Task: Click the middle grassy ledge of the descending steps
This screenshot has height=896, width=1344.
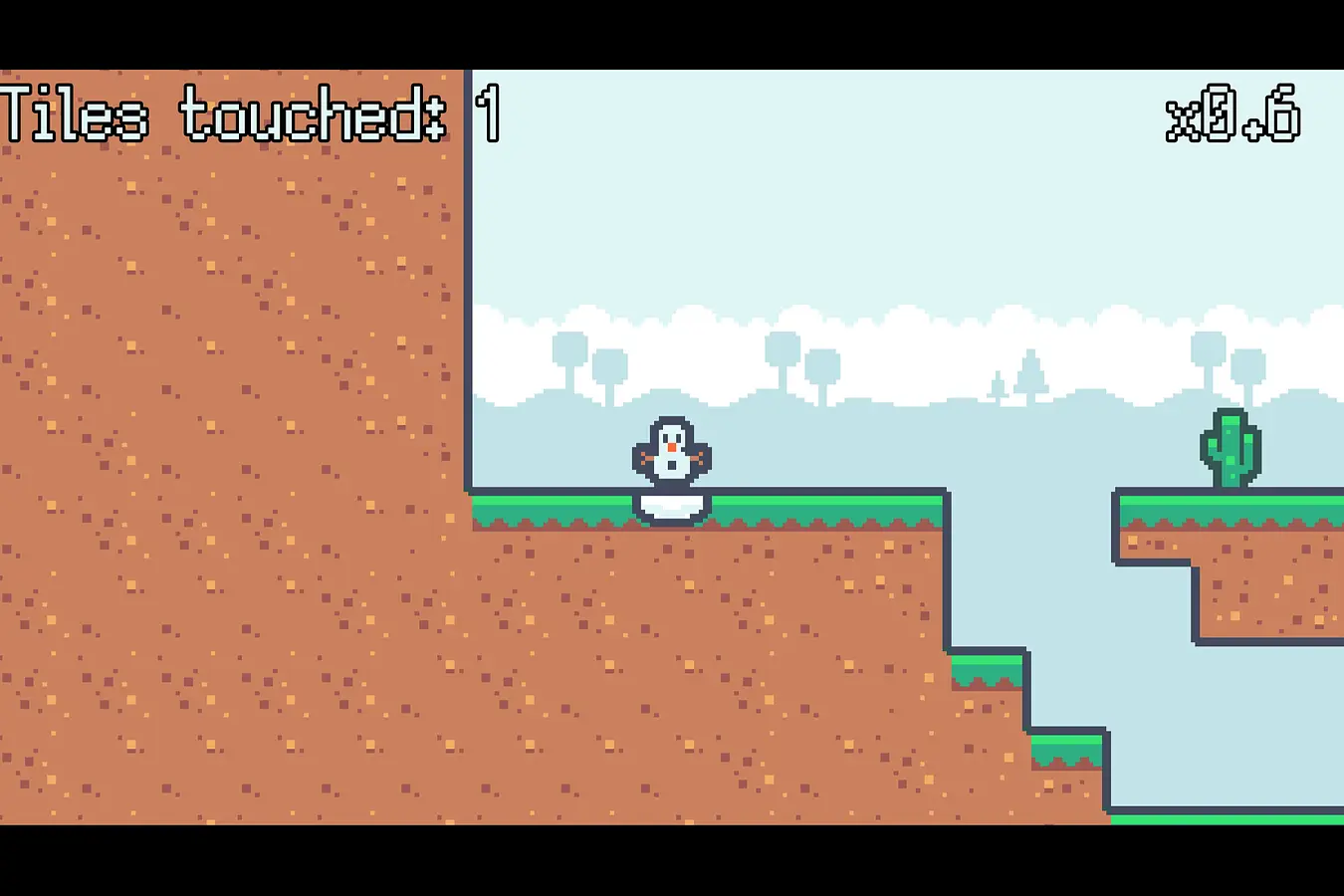Action: tap(986, 669)
